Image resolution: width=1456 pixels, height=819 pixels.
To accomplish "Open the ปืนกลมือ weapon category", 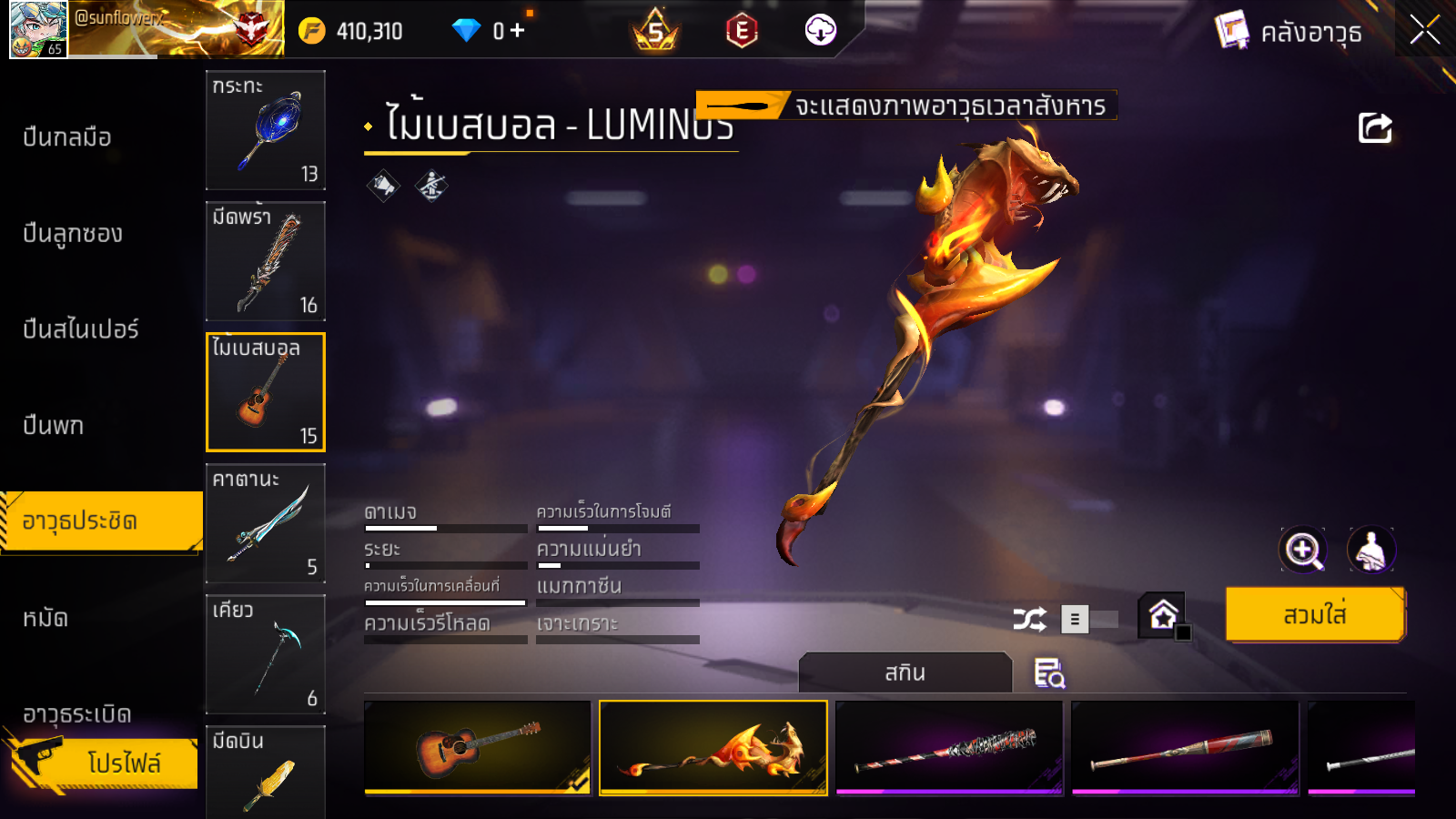I will click(x=68, y=137).
